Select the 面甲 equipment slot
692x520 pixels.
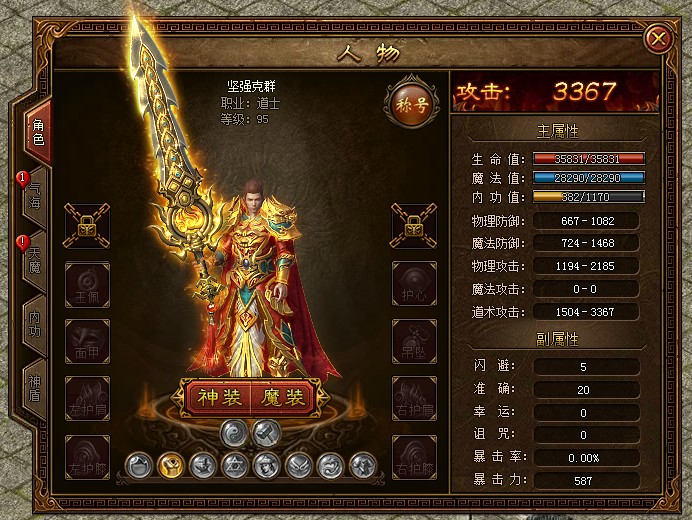(x=86, y=340)
